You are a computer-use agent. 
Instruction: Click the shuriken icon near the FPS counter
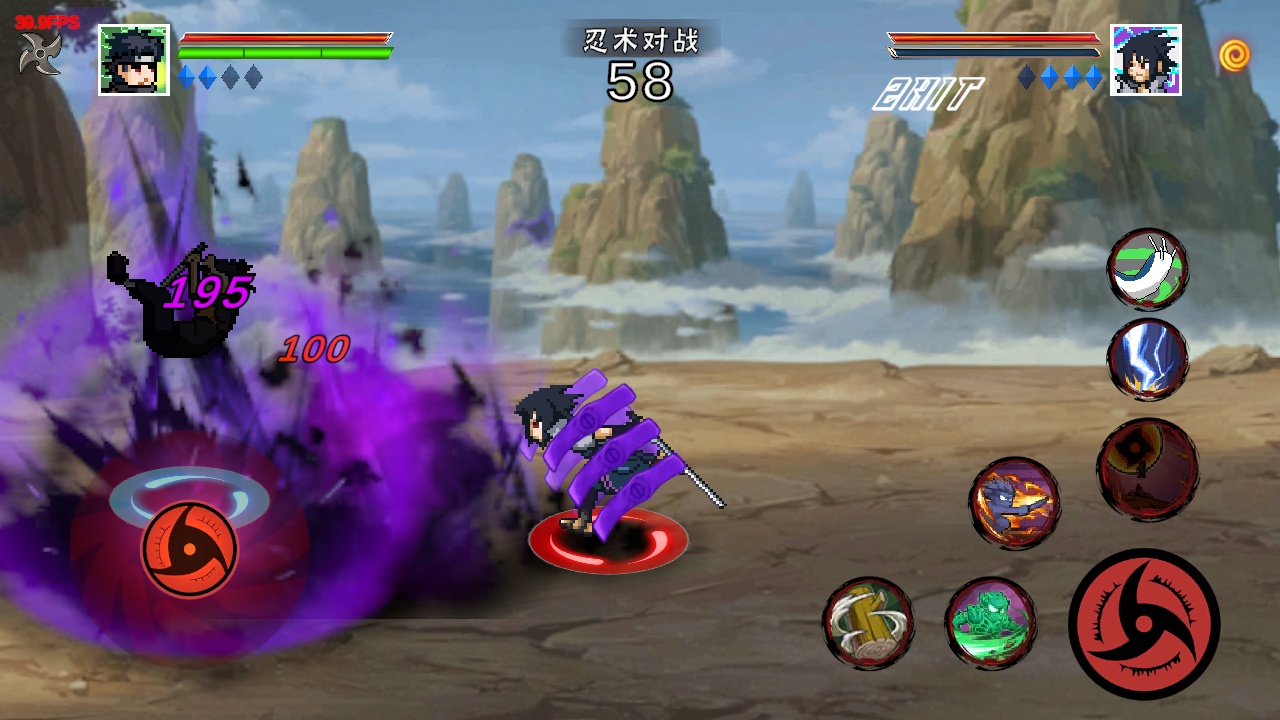(x=40, y=52)
